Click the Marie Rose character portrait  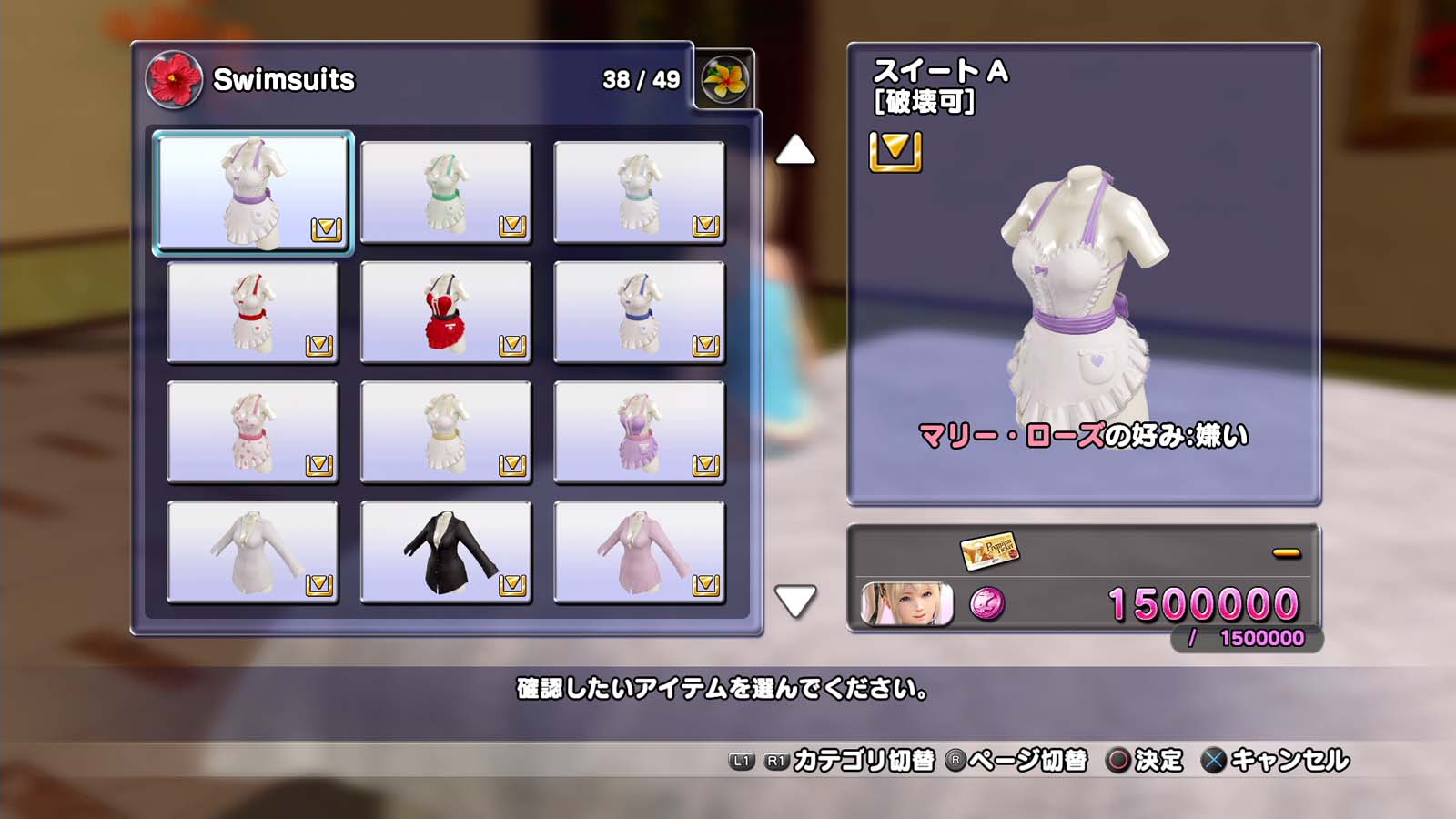click(x=907, y=604)
